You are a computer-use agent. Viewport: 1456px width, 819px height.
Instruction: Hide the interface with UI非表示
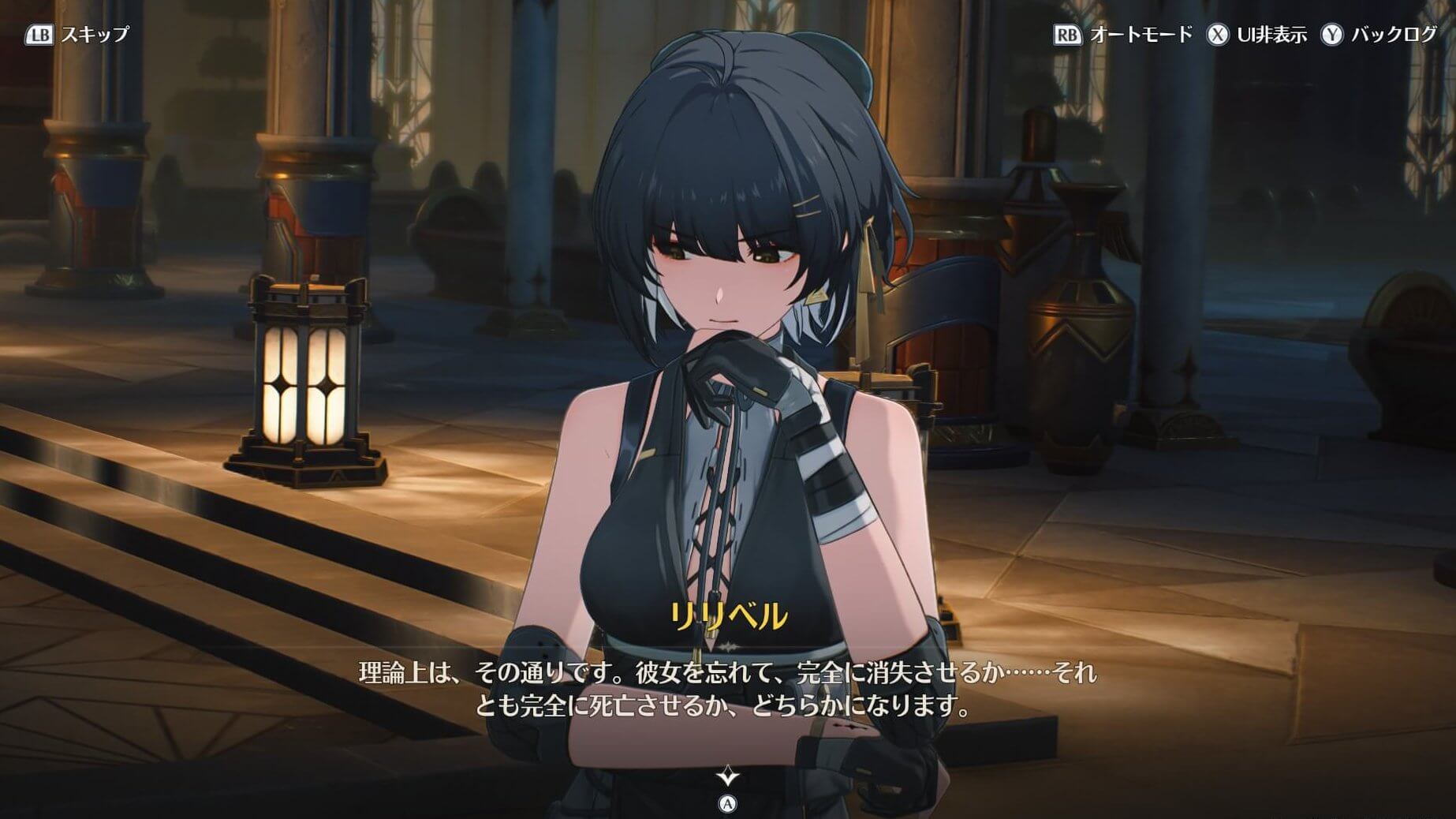[x=1256, y=35]
